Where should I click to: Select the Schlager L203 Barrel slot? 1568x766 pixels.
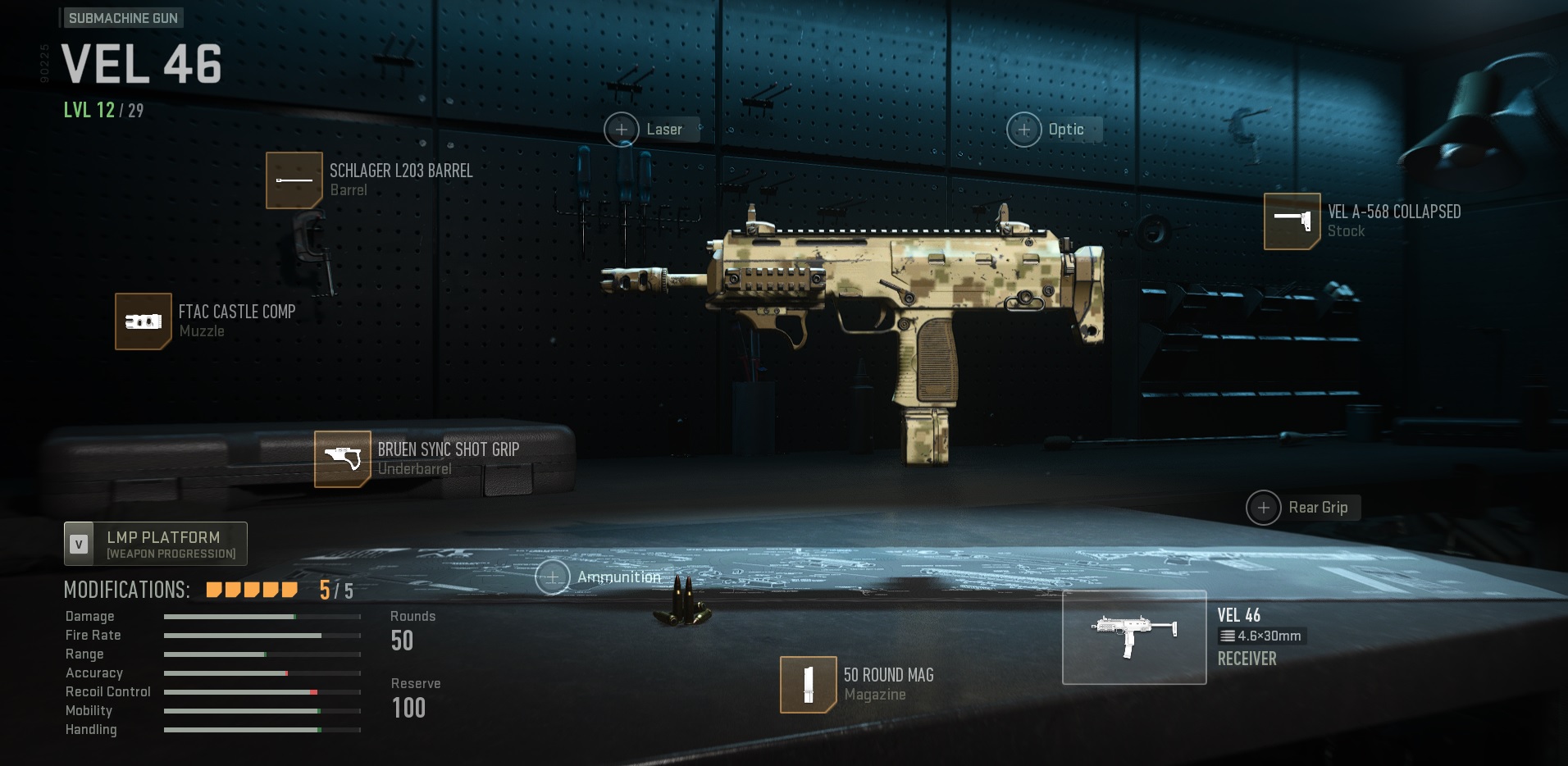click(x=294, y=180)
